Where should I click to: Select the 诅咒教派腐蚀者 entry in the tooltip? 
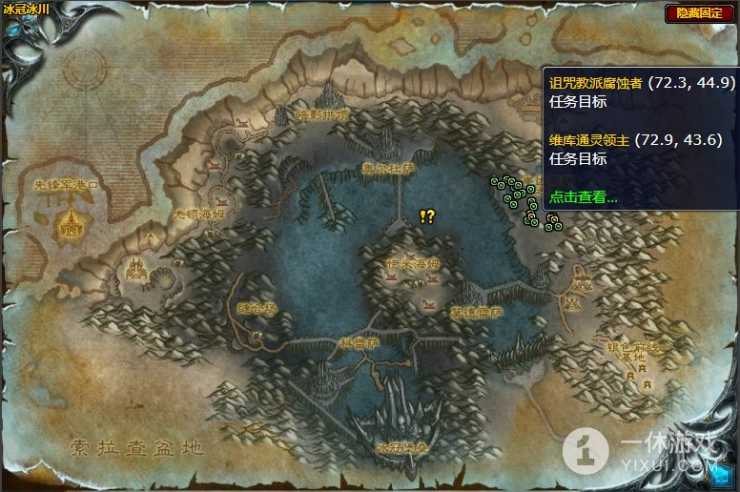pyautogui.click(x=595, y=82)
